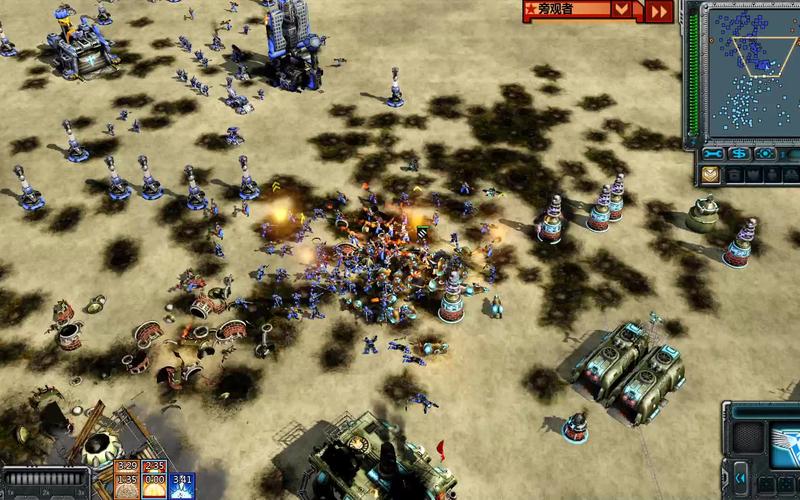
Task: Click the blue double-left arrow button
Action: click(x=739, y=475)
